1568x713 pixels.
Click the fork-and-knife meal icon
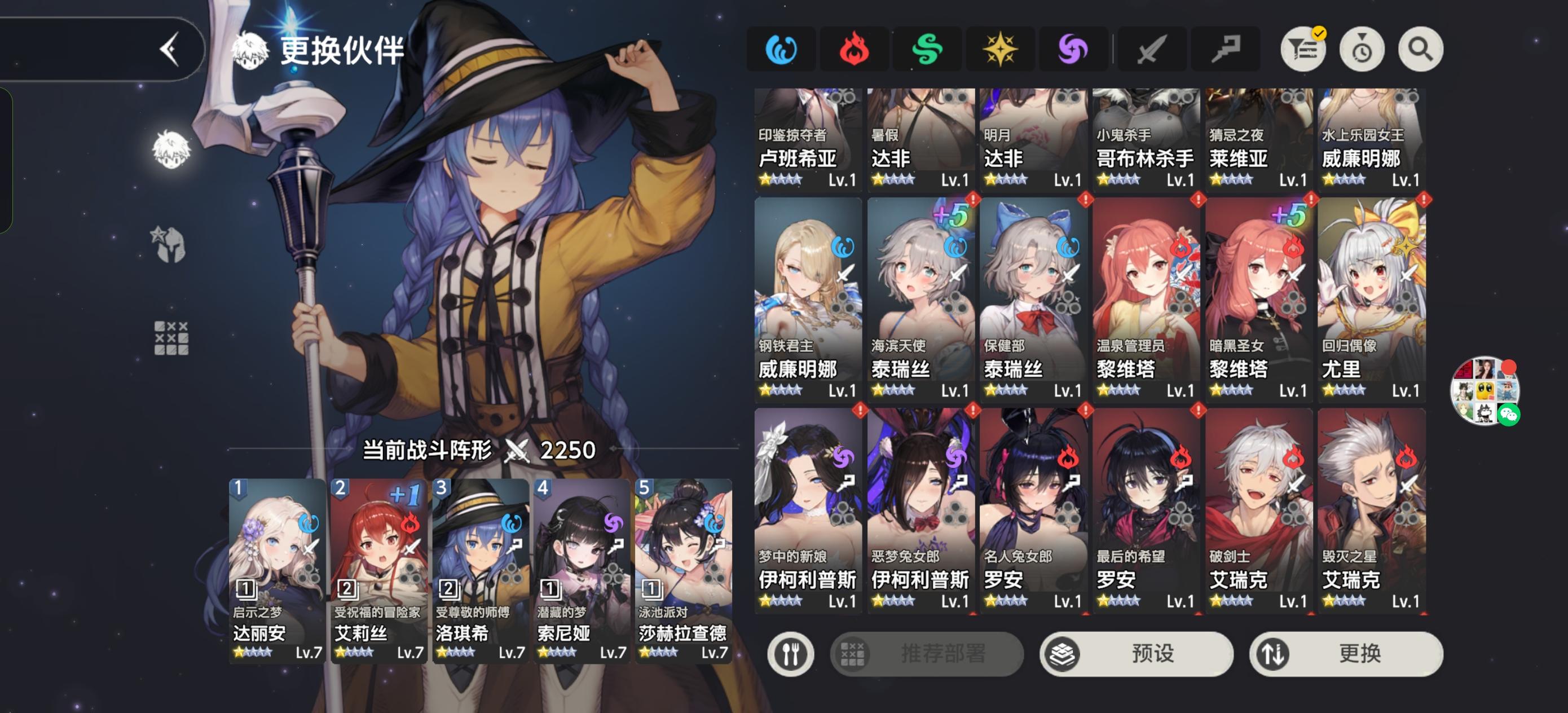click(791, 654)
